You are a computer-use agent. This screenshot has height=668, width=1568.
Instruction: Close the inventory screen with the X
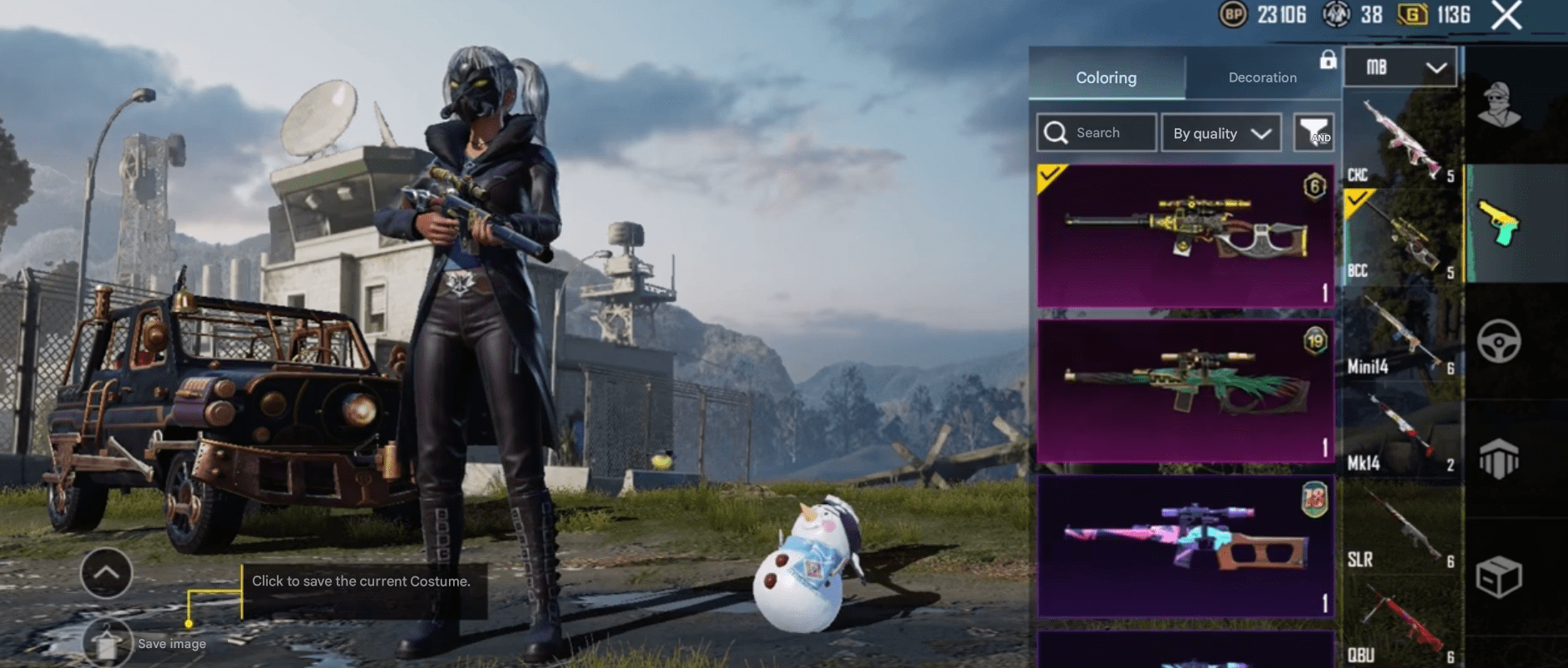1506,15
